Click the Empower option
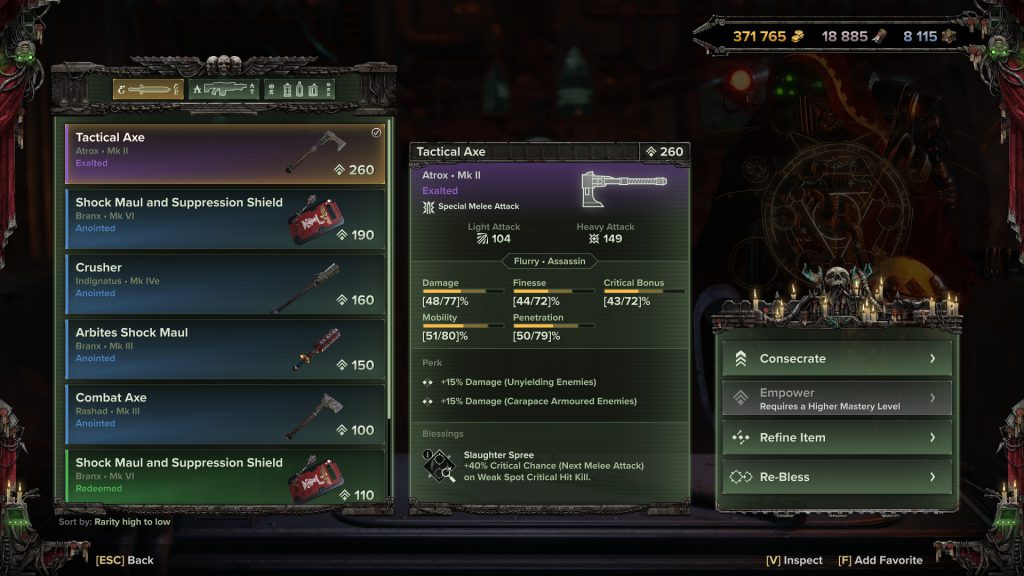Image resolution: width=1024 pixels, height=576 pixels. [x=836, y=398]
